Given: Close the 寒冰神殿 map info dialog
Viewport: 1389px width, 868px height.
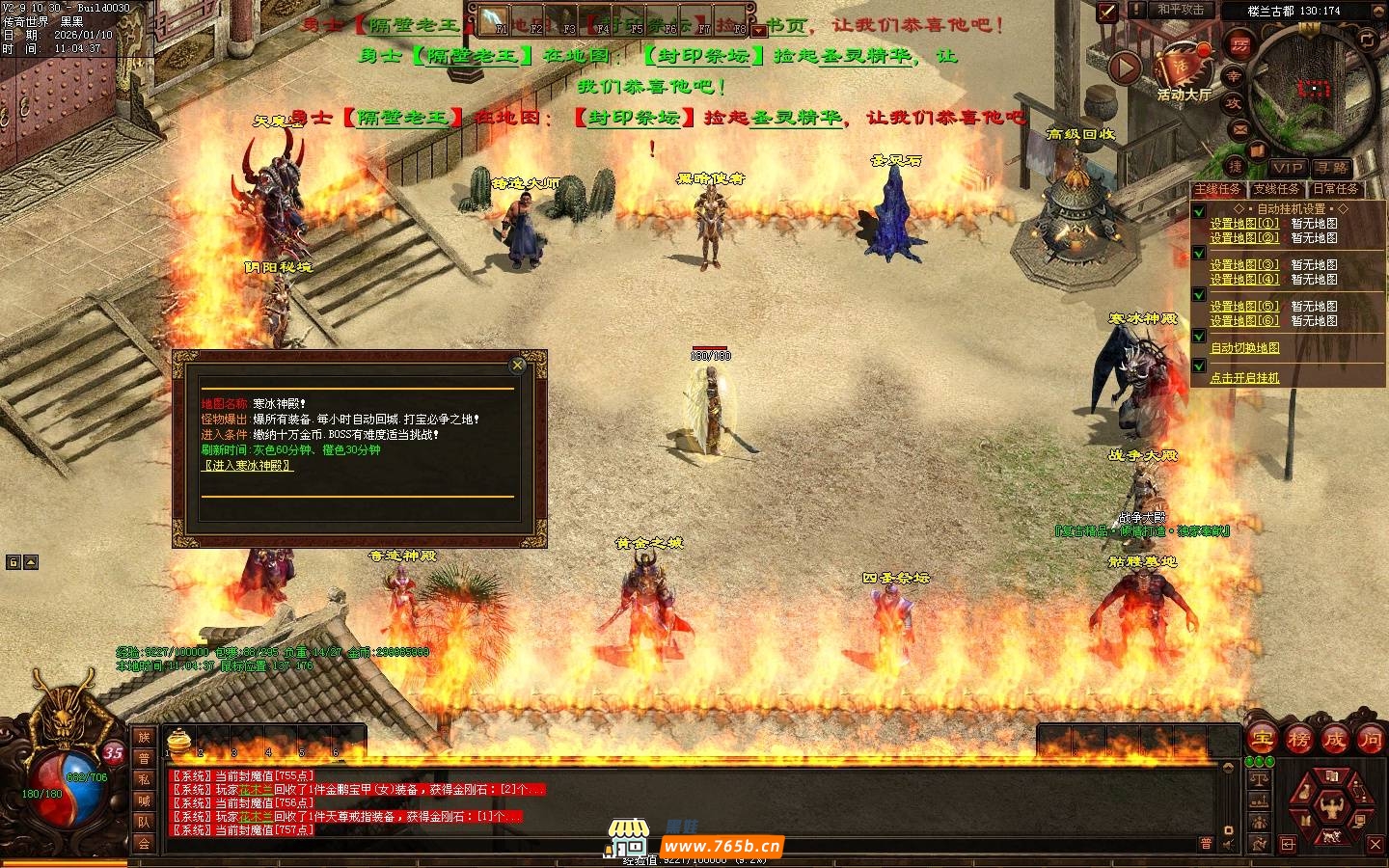Looking at the screenshot, I should click(518, 366).
